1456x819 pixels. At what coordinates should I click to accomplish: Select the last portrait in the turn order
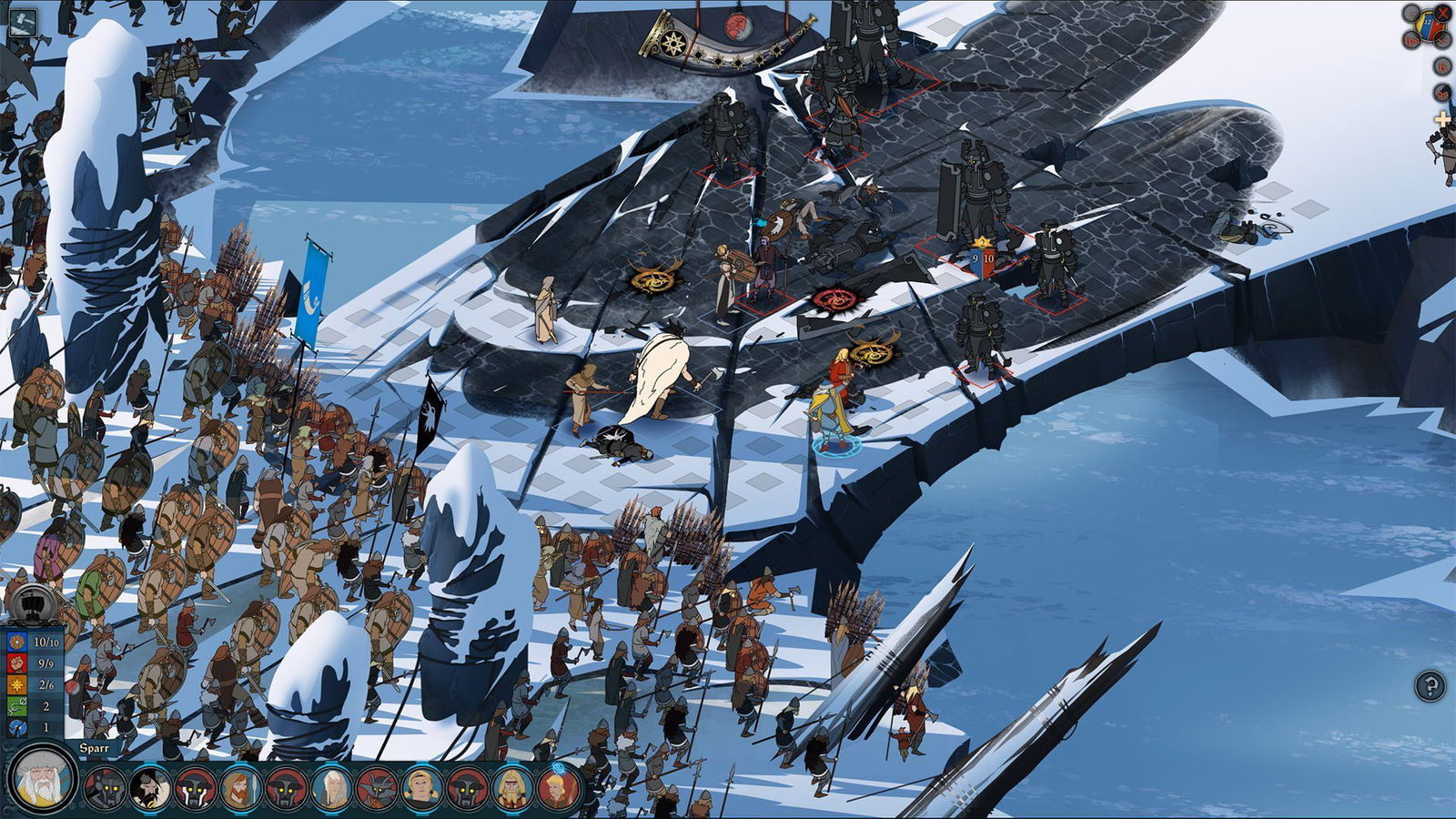558,788
